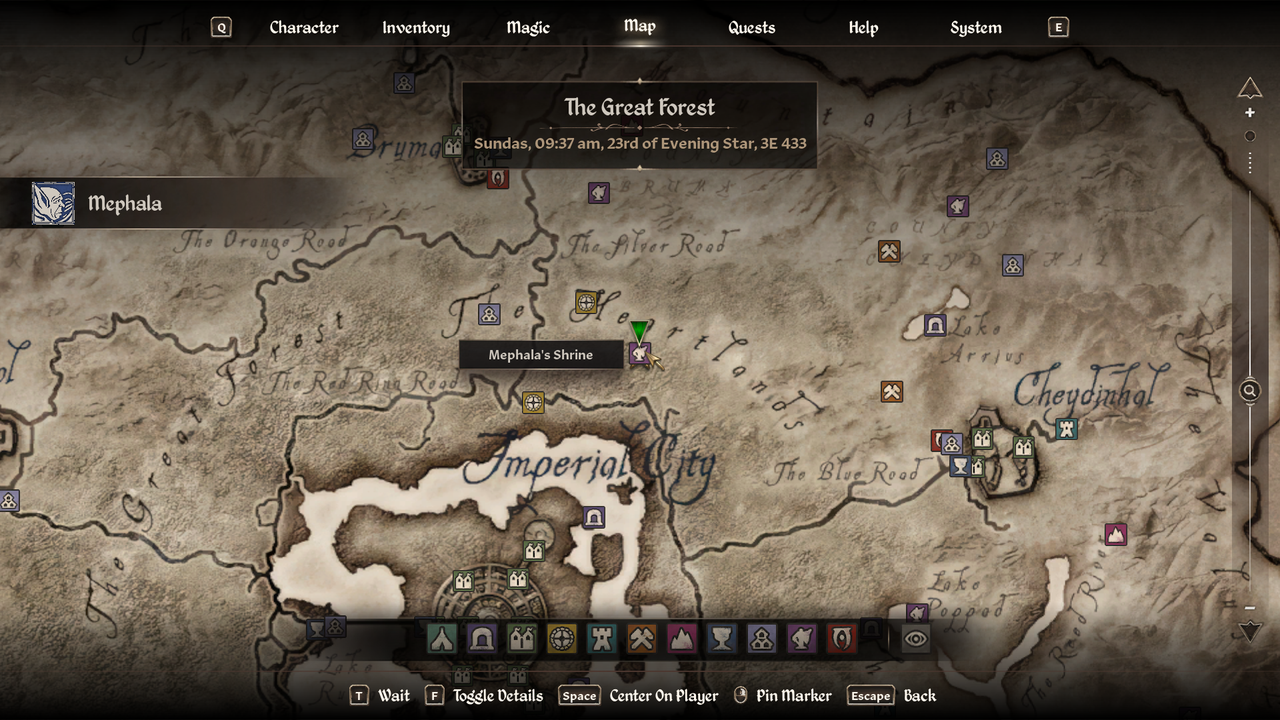The width and height of the screenshot is (1280, 720).
Task: Select the Mephala's Shrine map marker
Action: pyautogui.click(x=640, y=354)
